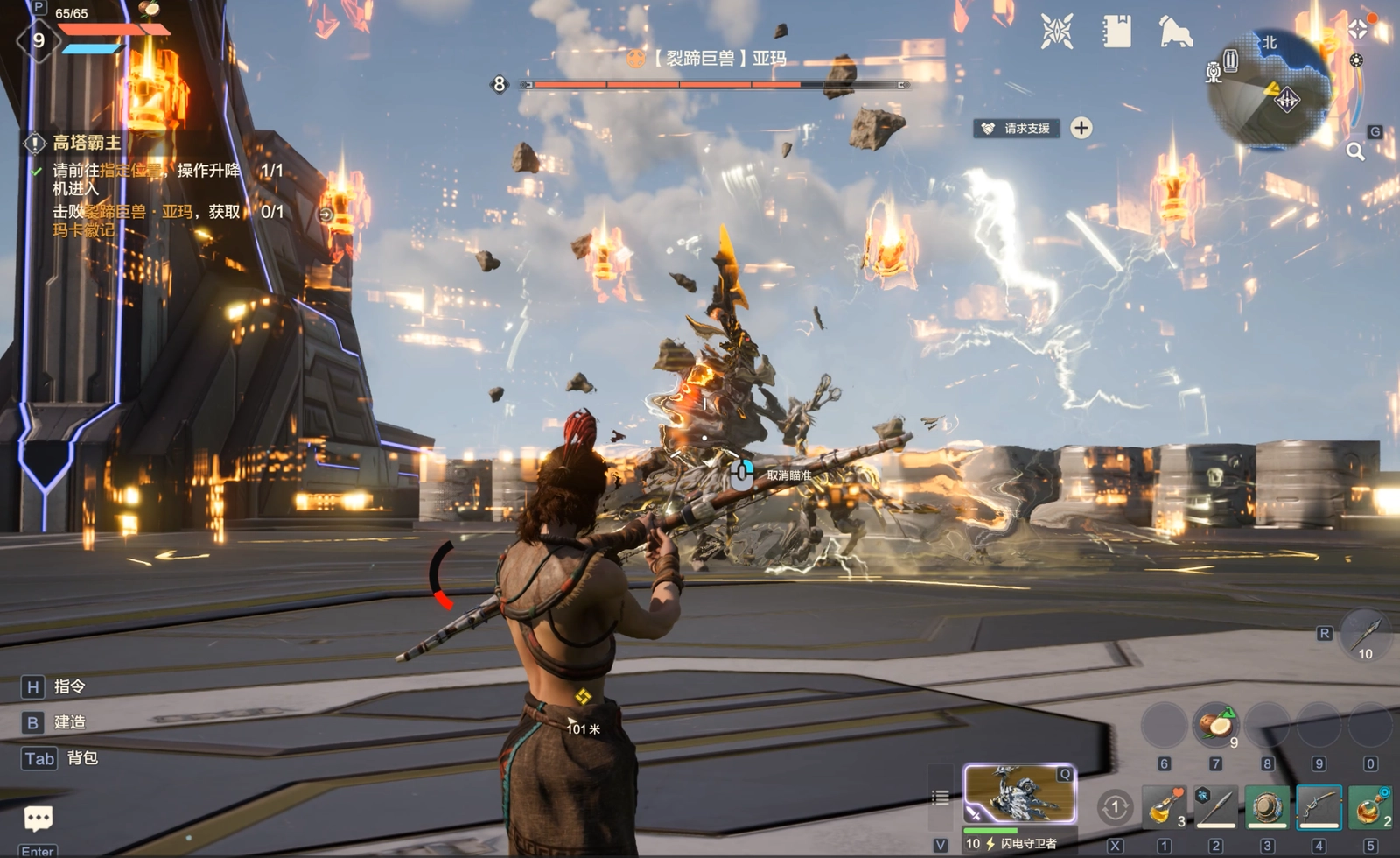Click the 请求支援 request support button

click(x=1017, y=129)
